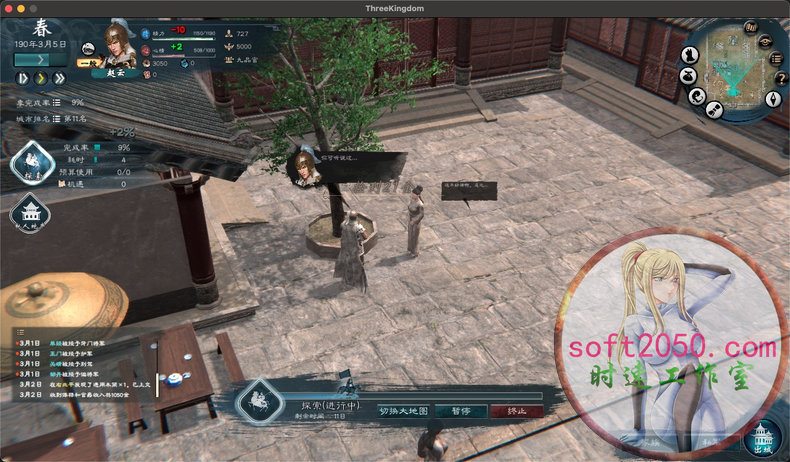Open the diamond horse-rider exploration icon
Image resolution: width=790 pixels, height=462 pixels.
click(31, 164)
